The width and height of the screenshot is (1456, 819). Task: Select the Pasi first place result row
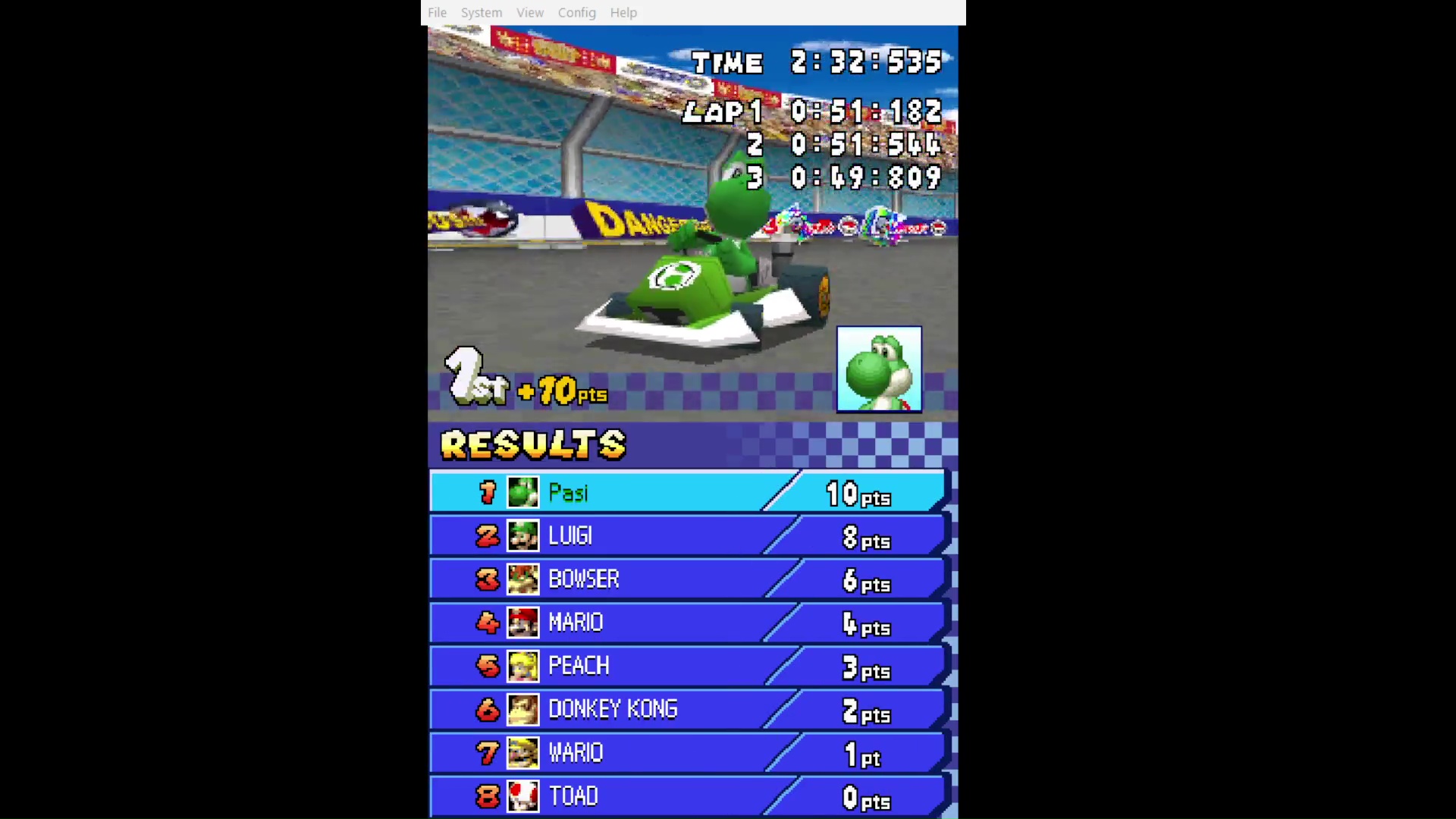click(687, 493)
